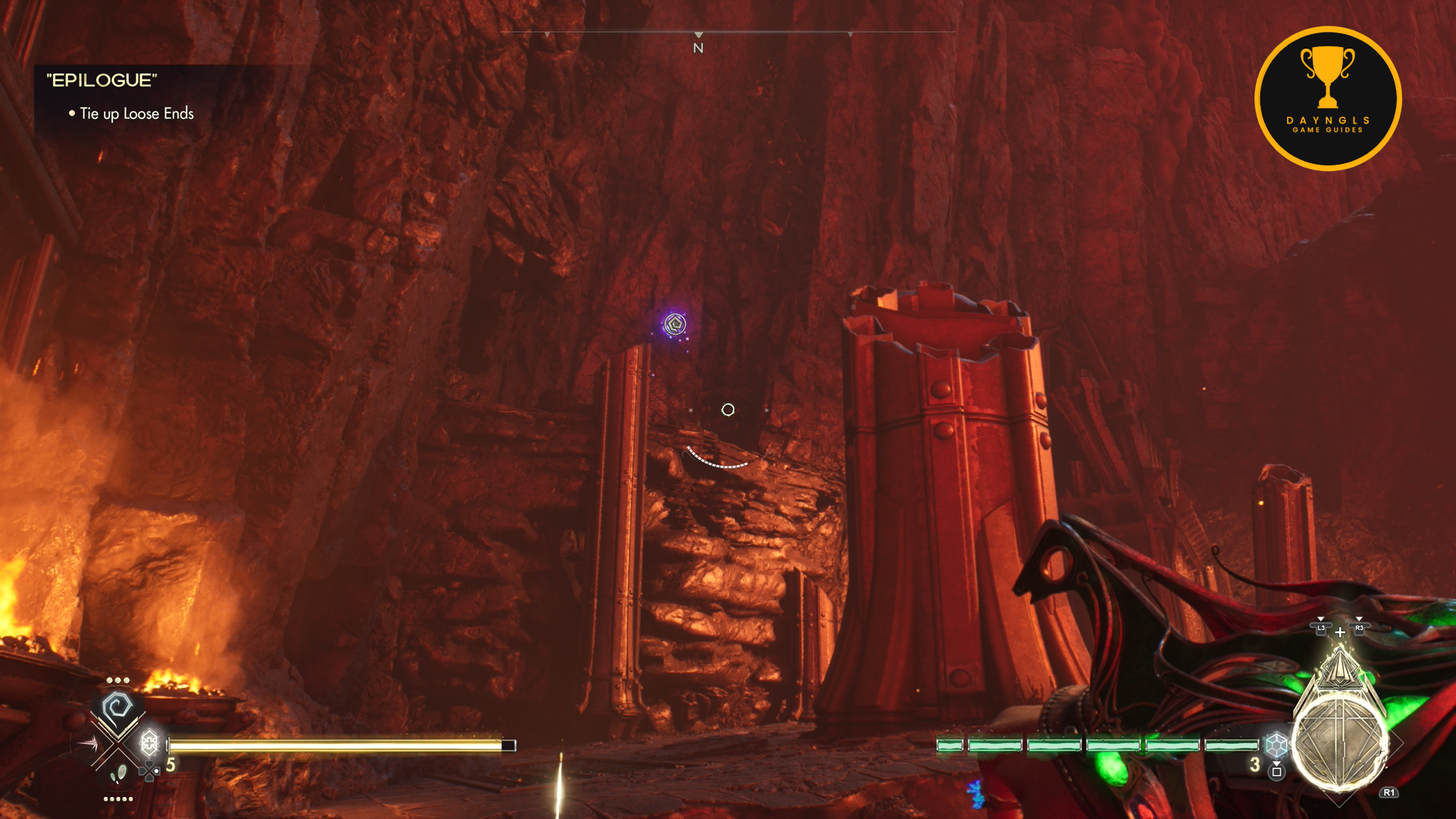Select the pink arrow ability slot
The height and width of the screenshot is (819, 1456).
coord(88,744)
